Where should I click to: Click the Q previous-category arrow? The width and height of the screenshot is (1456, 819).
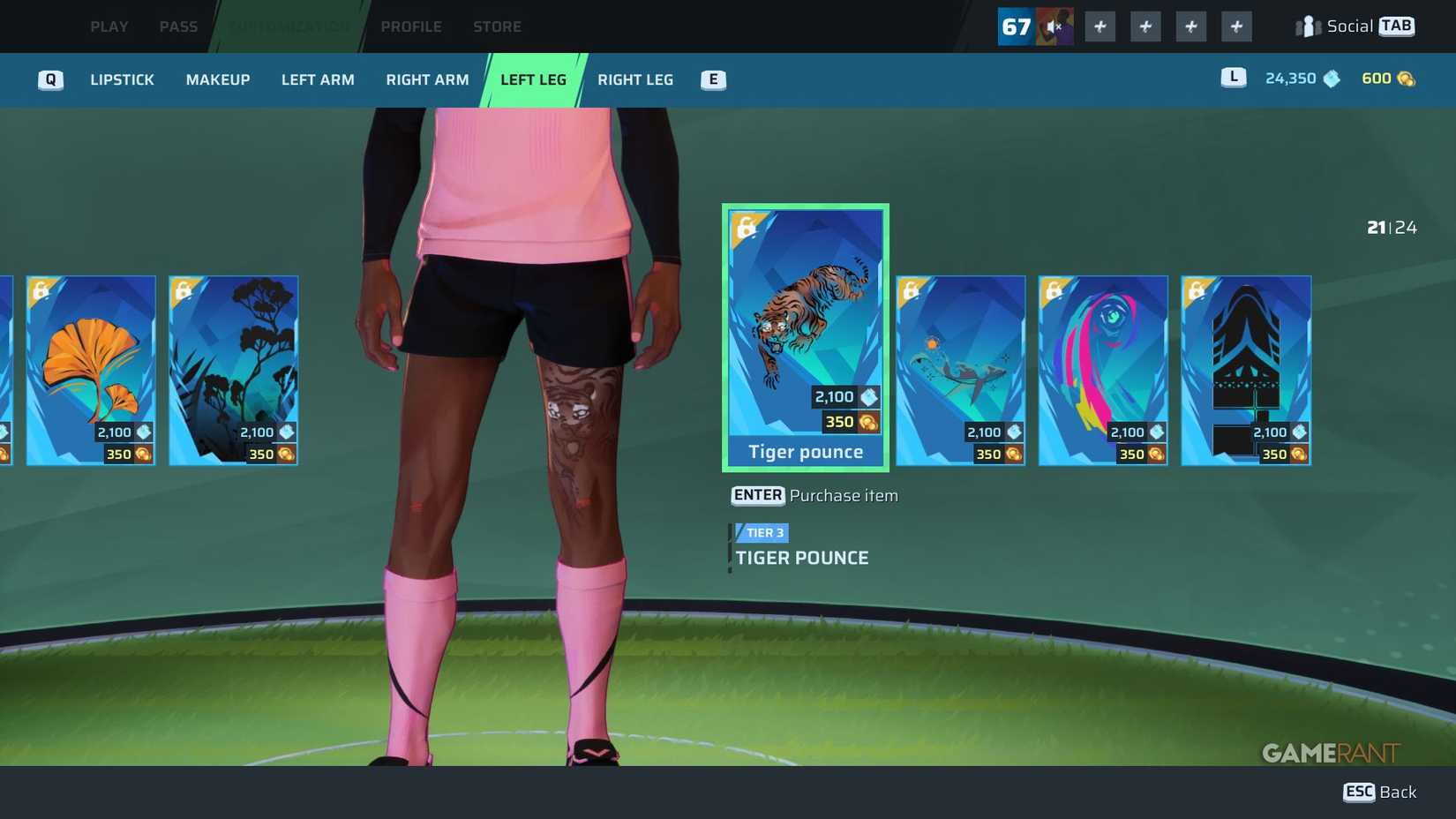coord(50,79)
